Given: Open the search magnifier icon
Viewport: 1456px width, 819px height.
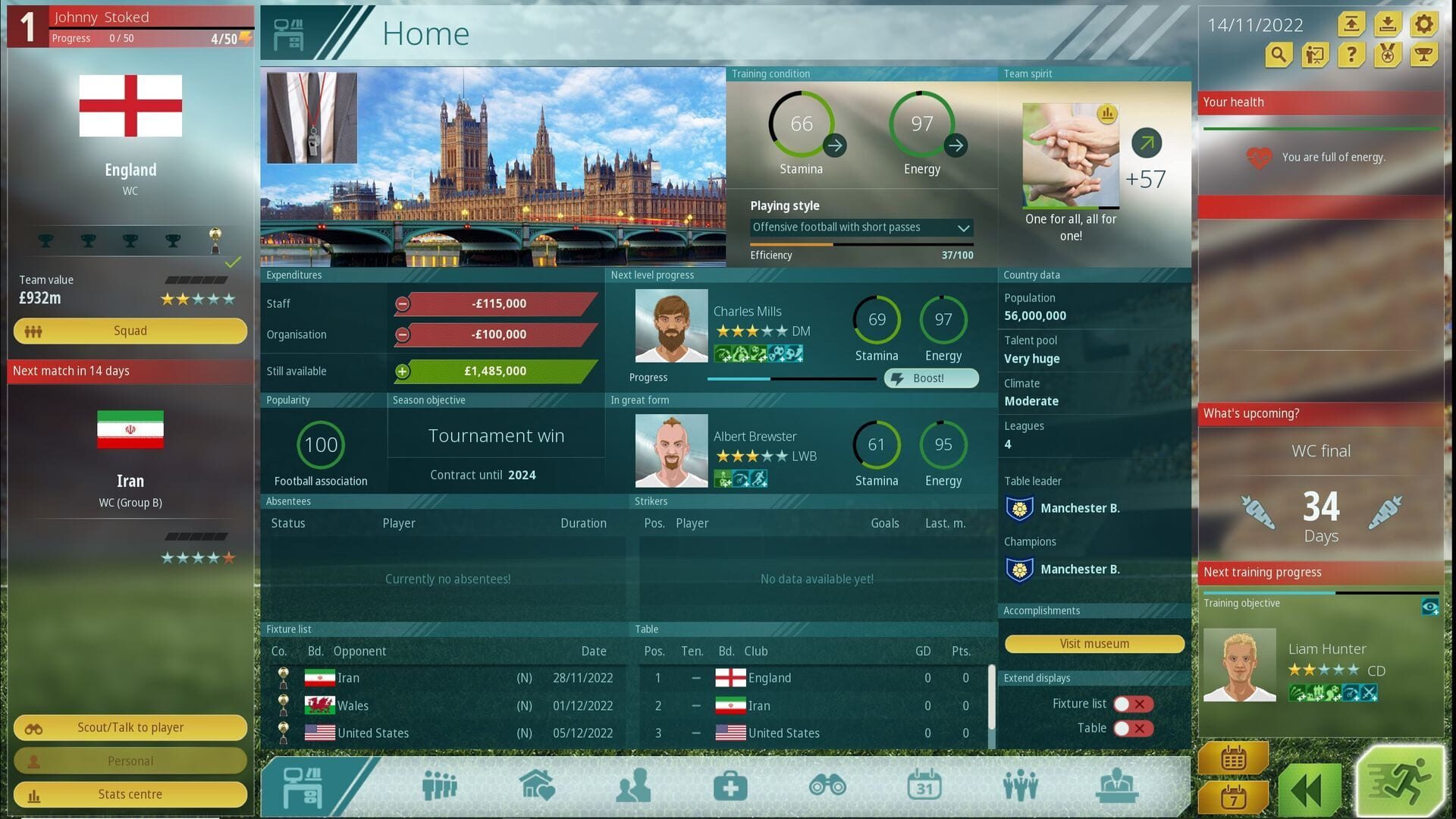Looking at the screenshot, I should point(1277,55).
